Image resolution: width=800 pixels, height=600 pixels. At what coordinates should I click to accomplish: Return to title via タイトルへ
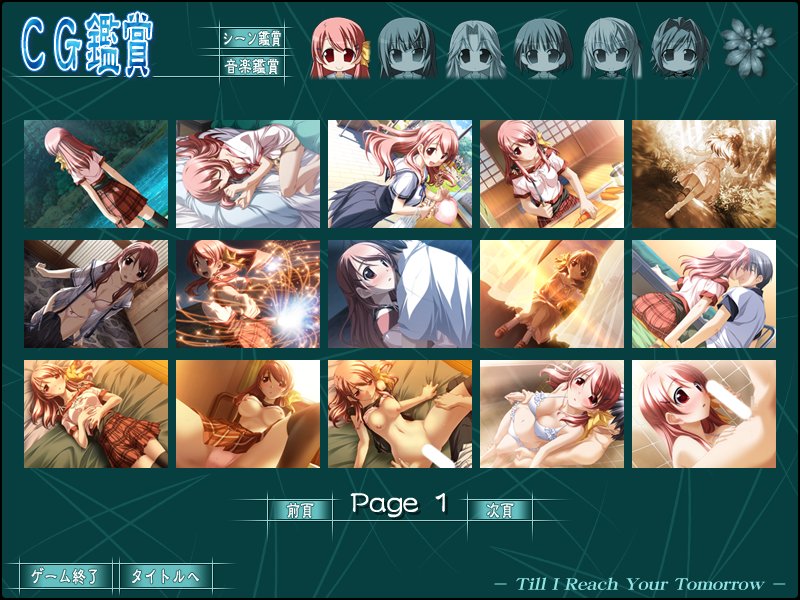tap(166, 576)
